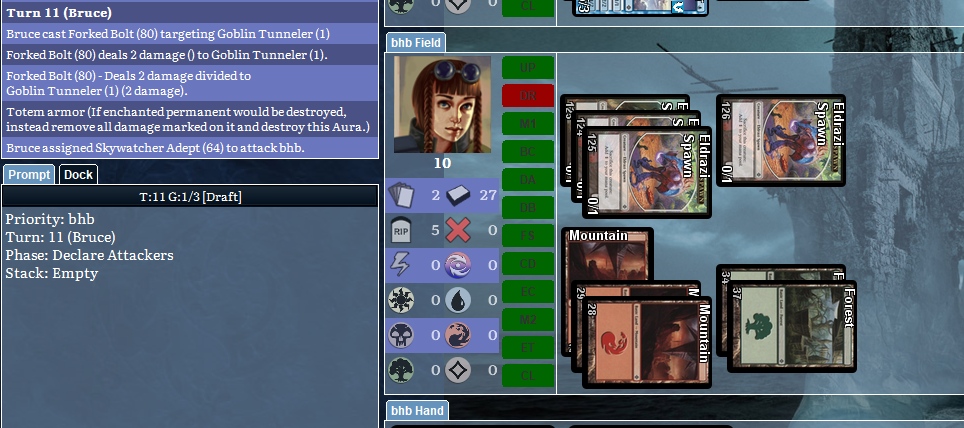Open the exile zone red X icon

[457, 230]
